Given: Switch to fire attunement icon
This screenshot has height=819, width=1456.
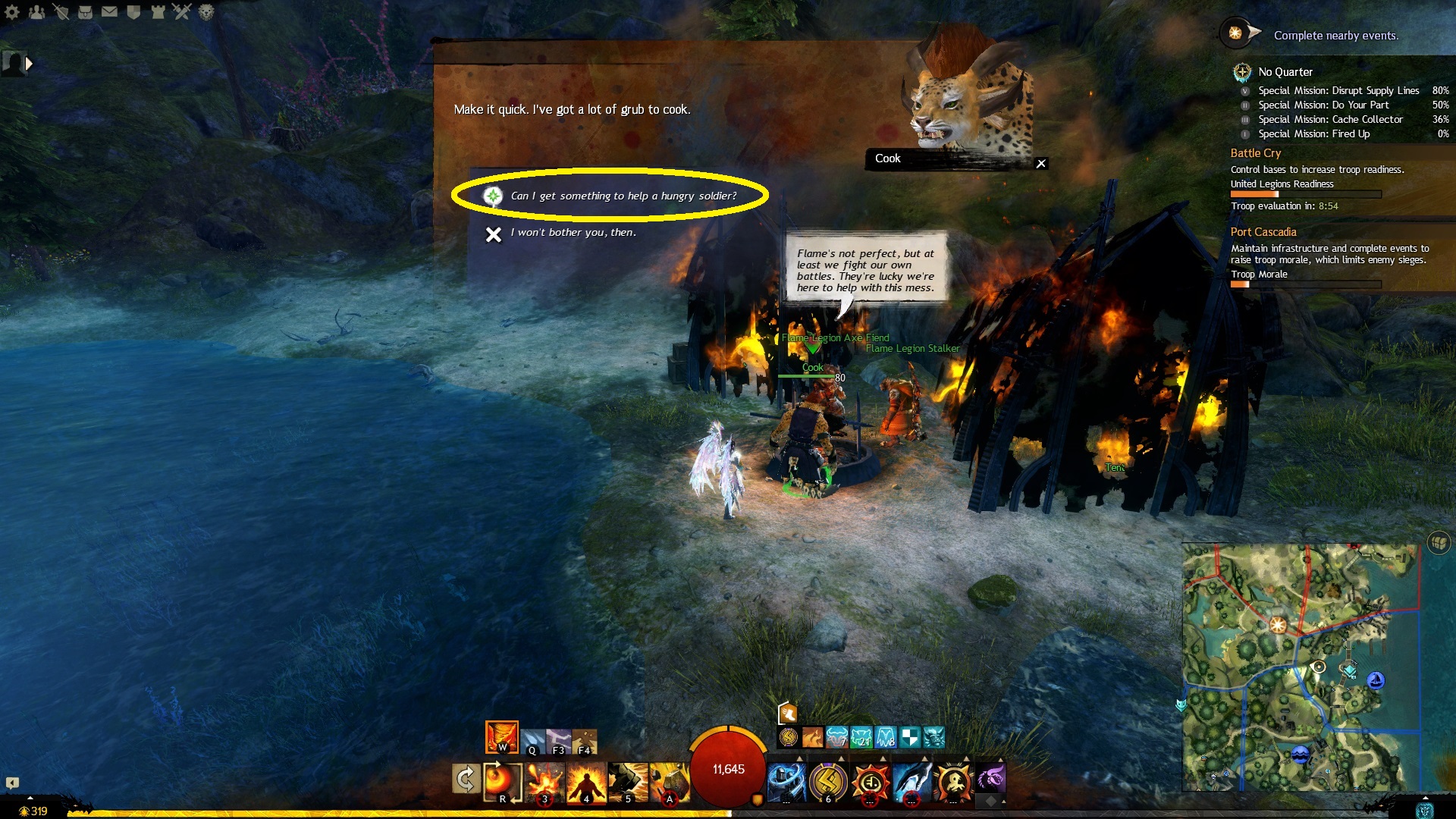Looking at the screenshot, I should click(501, 736).
